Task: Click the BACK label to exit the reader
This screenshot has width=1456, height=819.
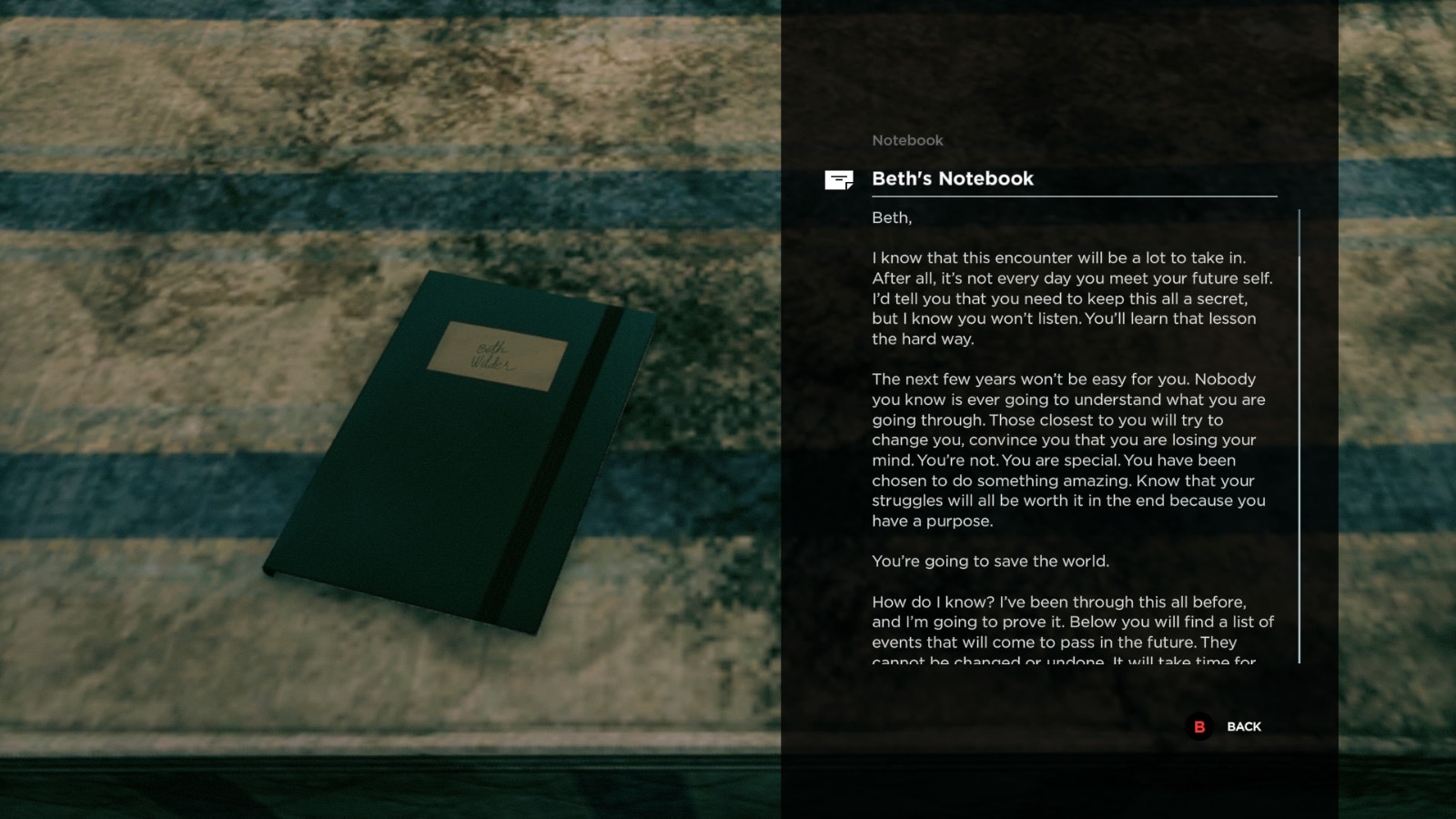Action: pyautogui.click(x=1244, y=727)
